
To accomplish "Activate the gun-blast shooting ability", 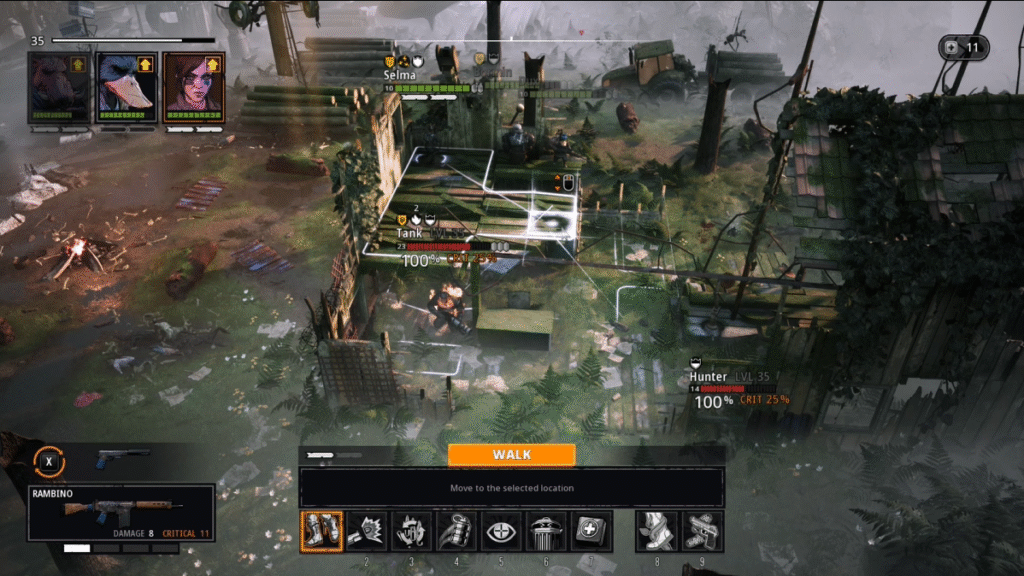I will point(366,531).
